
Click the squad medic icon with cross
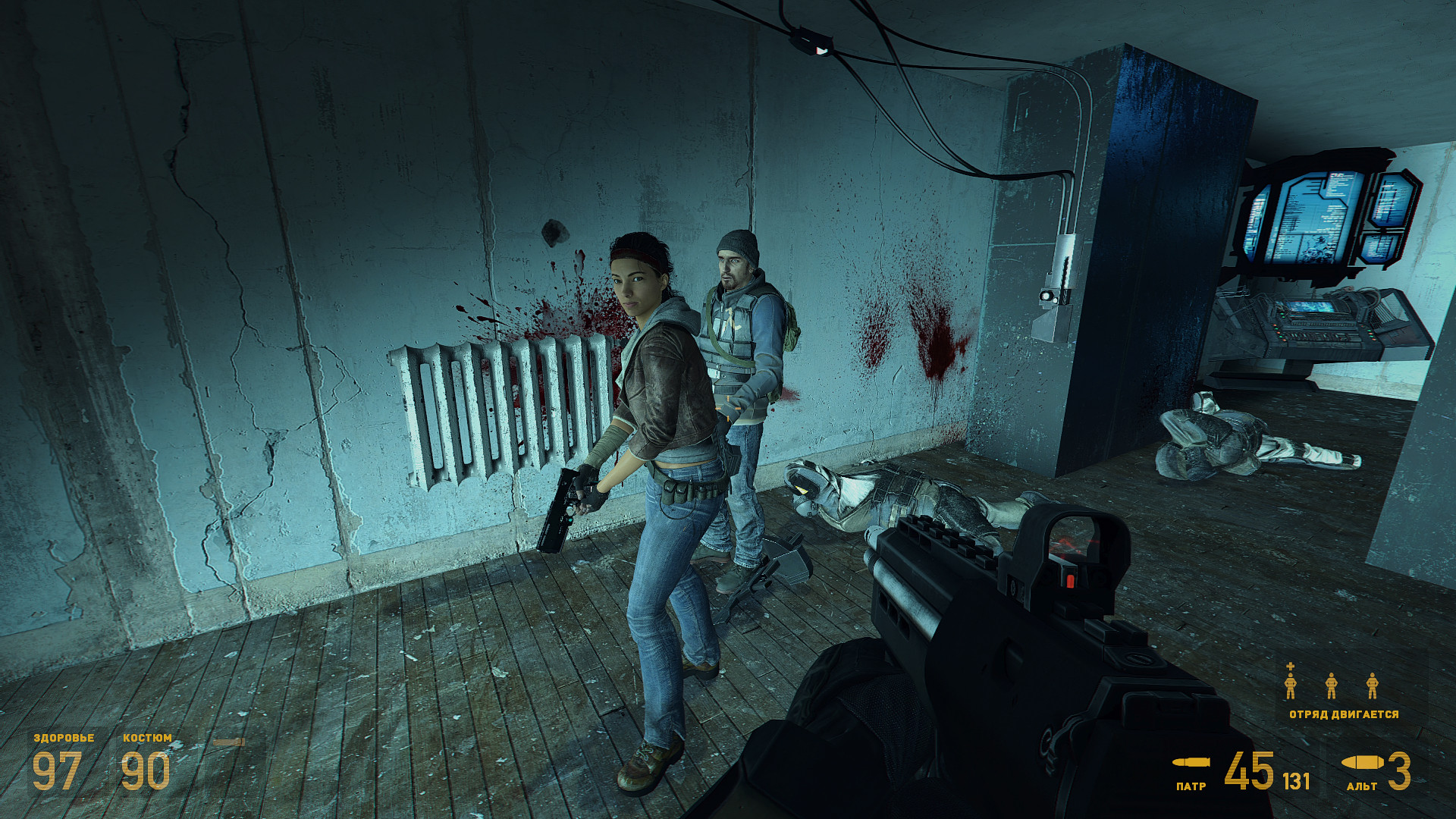coord(1290,682)
